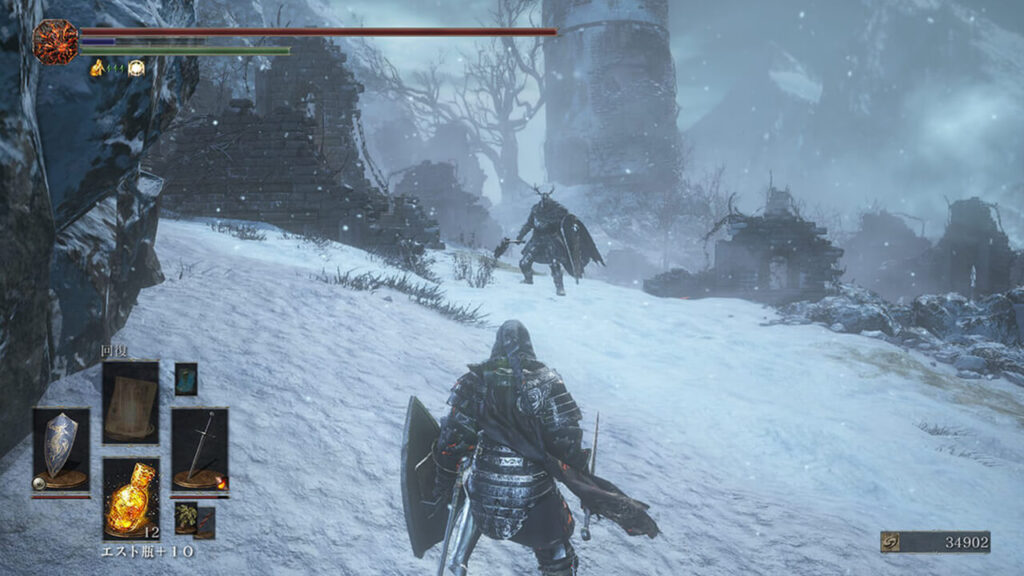The height and width of the screenshot is (576, 1024).
Task: Click the white ring status icon
Action: (x=136, y=68)
